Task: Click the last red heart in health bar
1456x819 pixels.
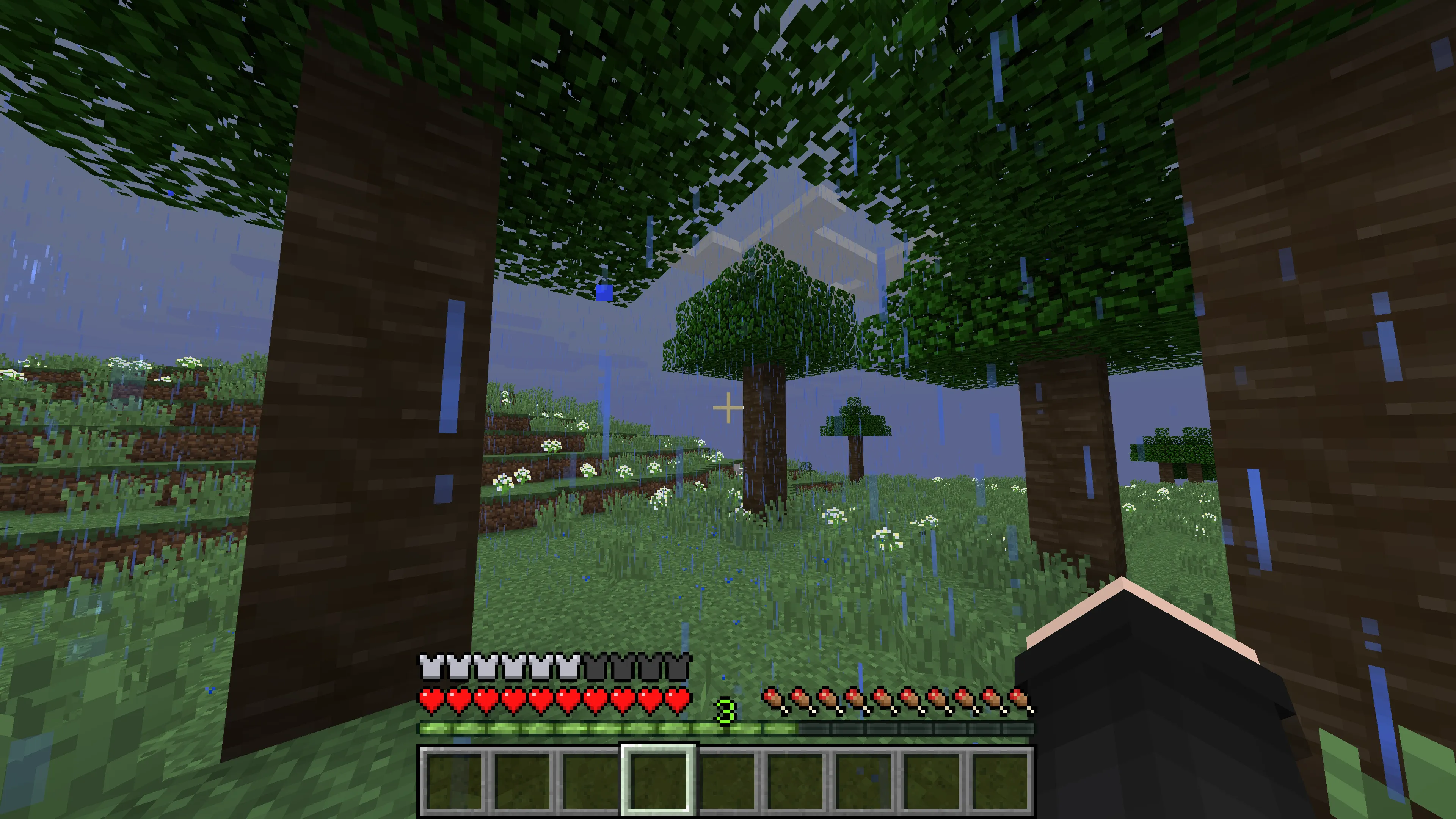Action: pos(678,698)
